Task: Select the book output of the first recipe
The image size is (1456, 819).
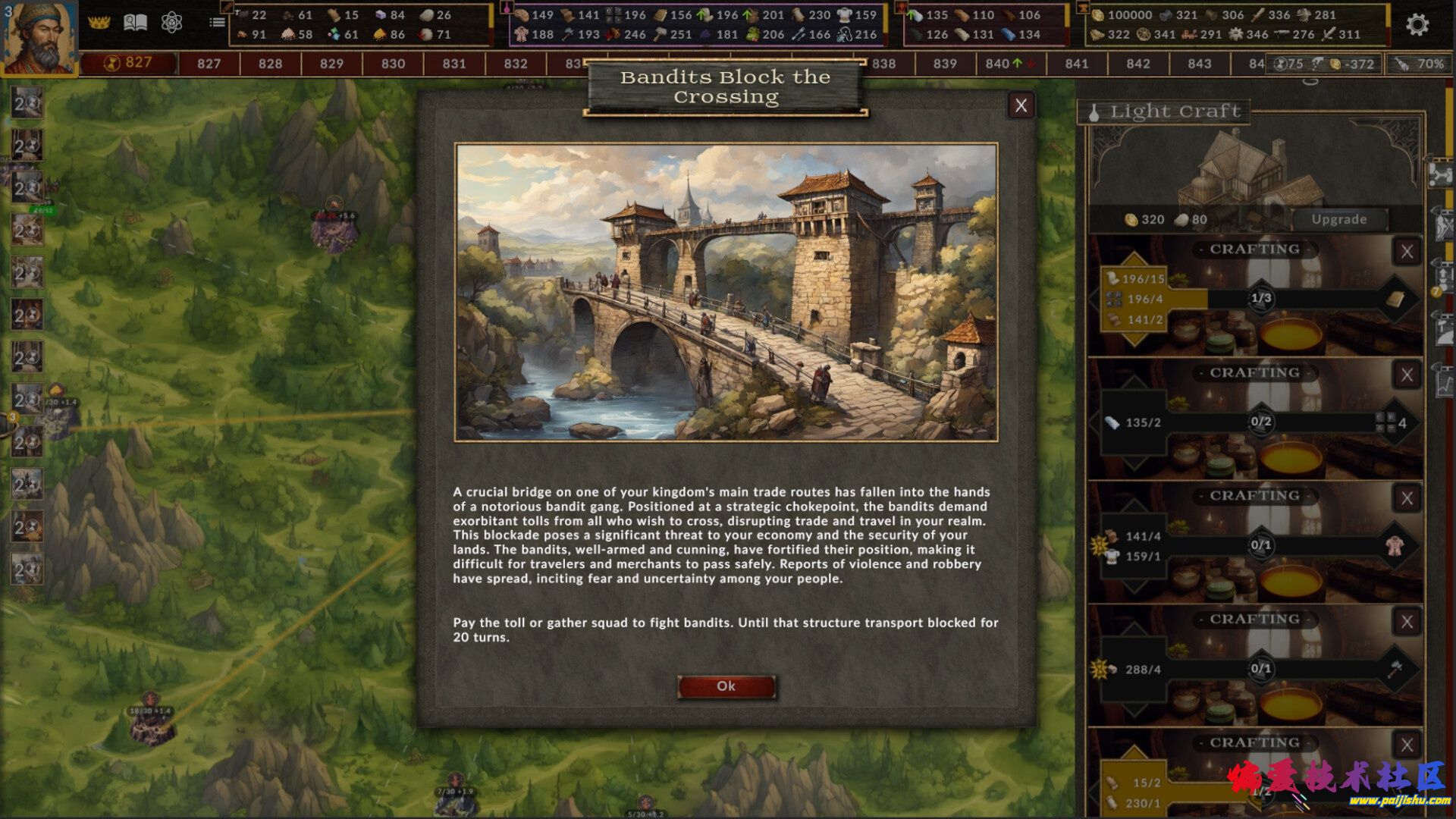Action: click(x=1395, y=299)
